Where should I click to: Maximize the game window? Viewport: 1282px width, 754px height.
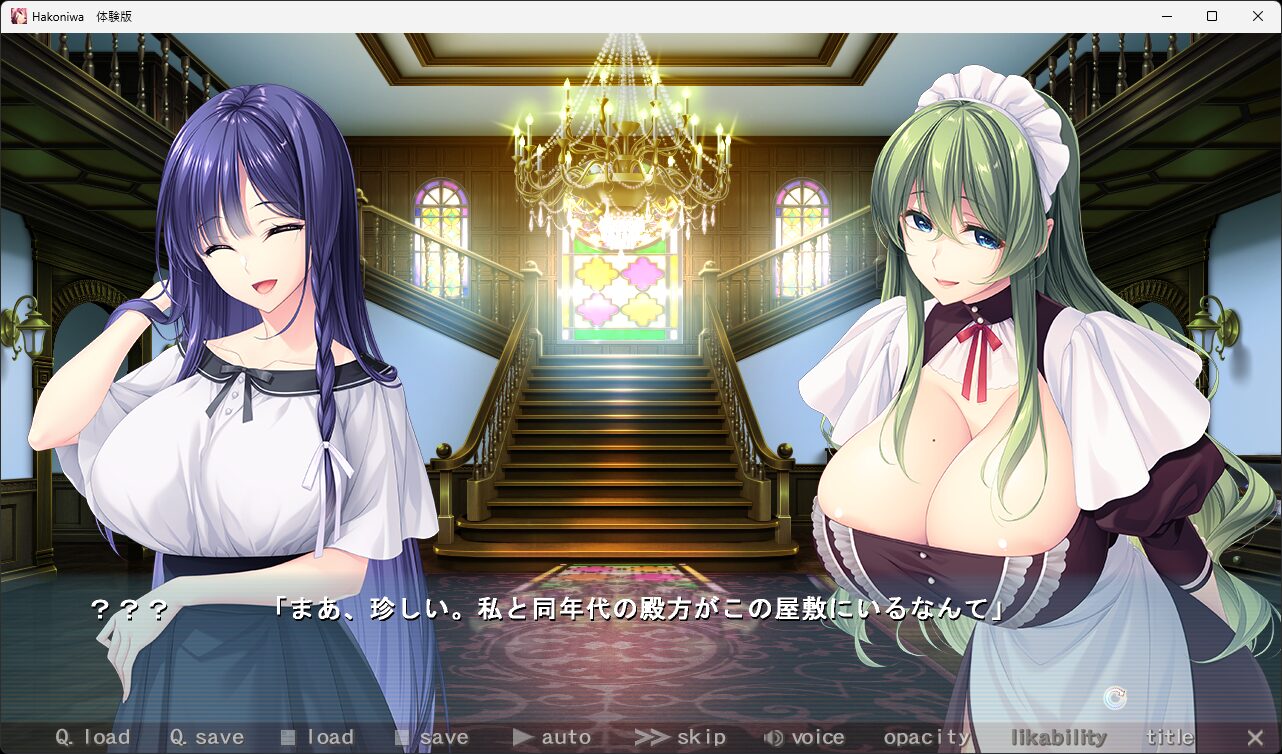(1212, 16)
